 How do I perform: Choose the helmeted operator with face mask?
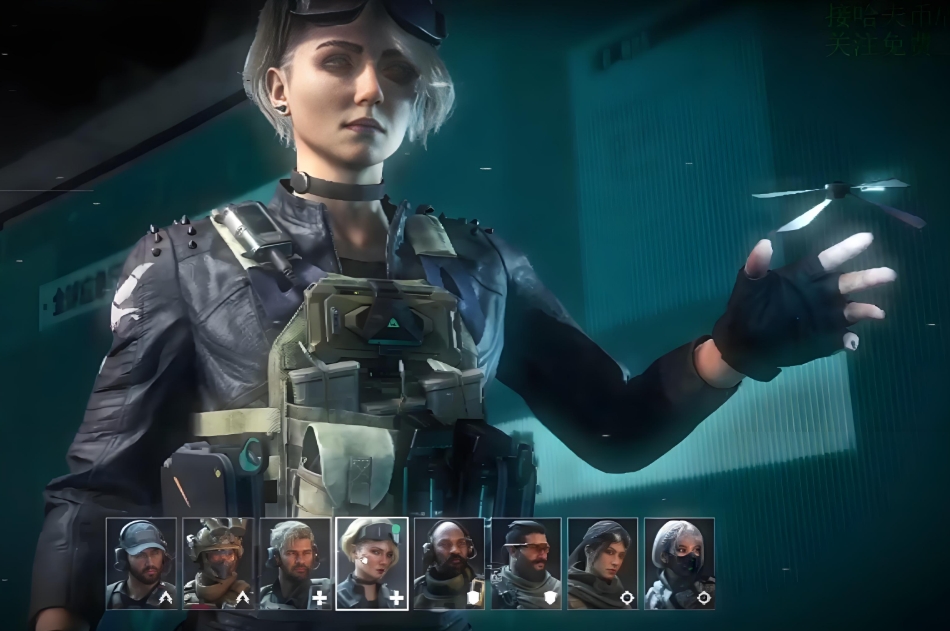pos(218,563)
